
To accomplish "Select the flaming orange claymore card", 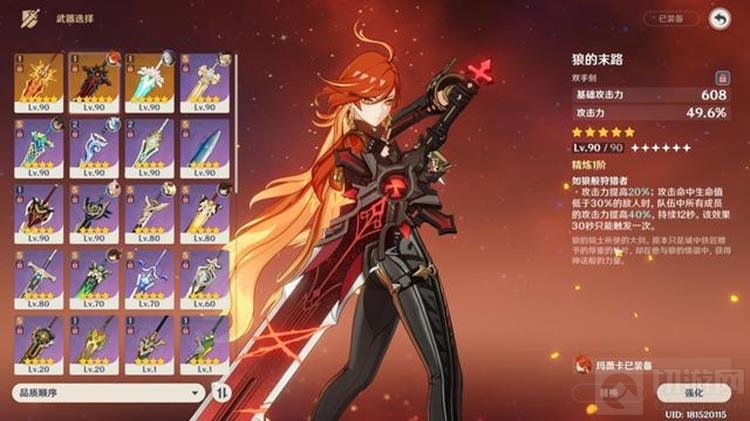I will coord(39,82).
